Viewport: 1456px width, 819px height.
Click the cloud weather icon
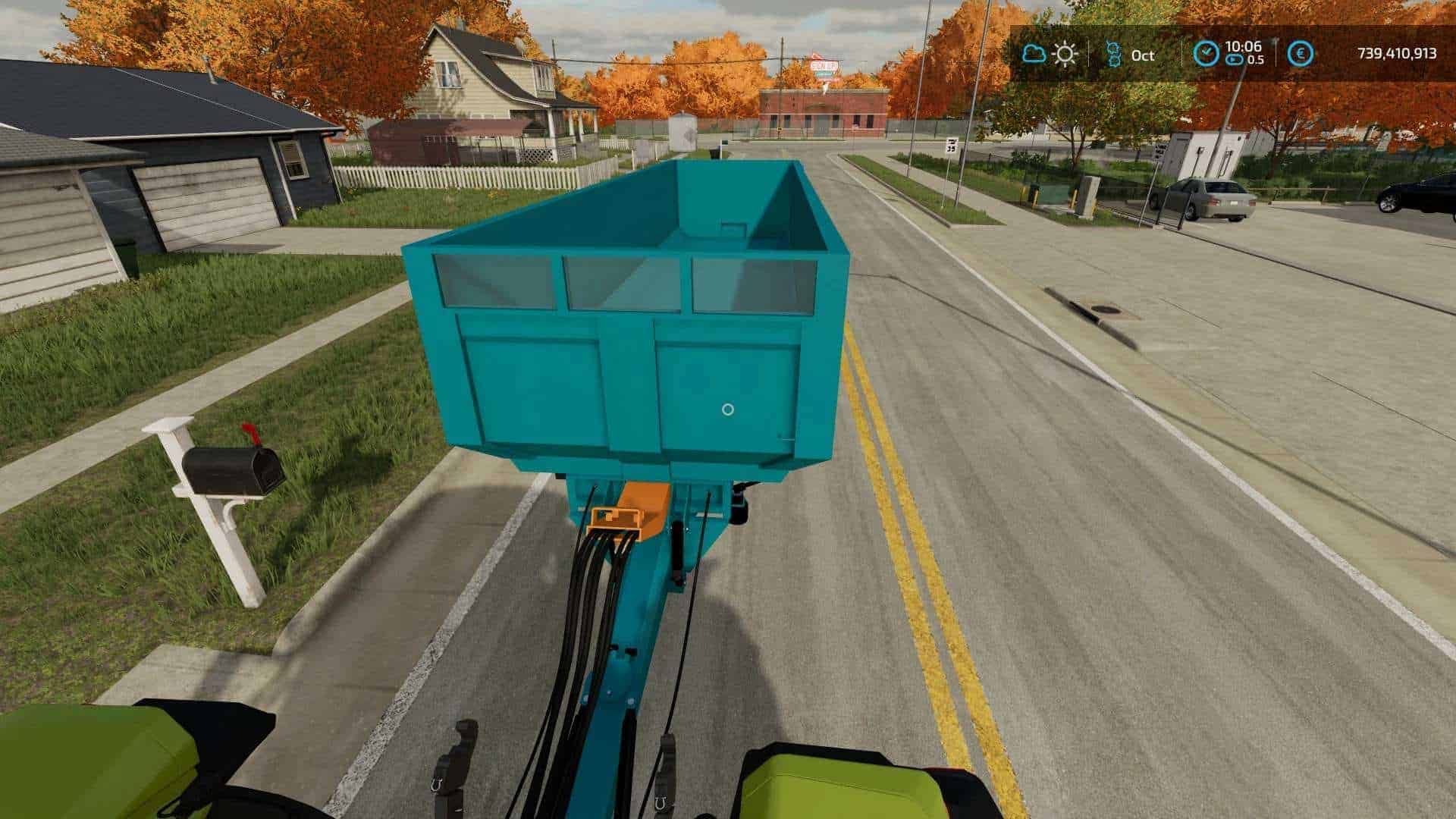1034,54
